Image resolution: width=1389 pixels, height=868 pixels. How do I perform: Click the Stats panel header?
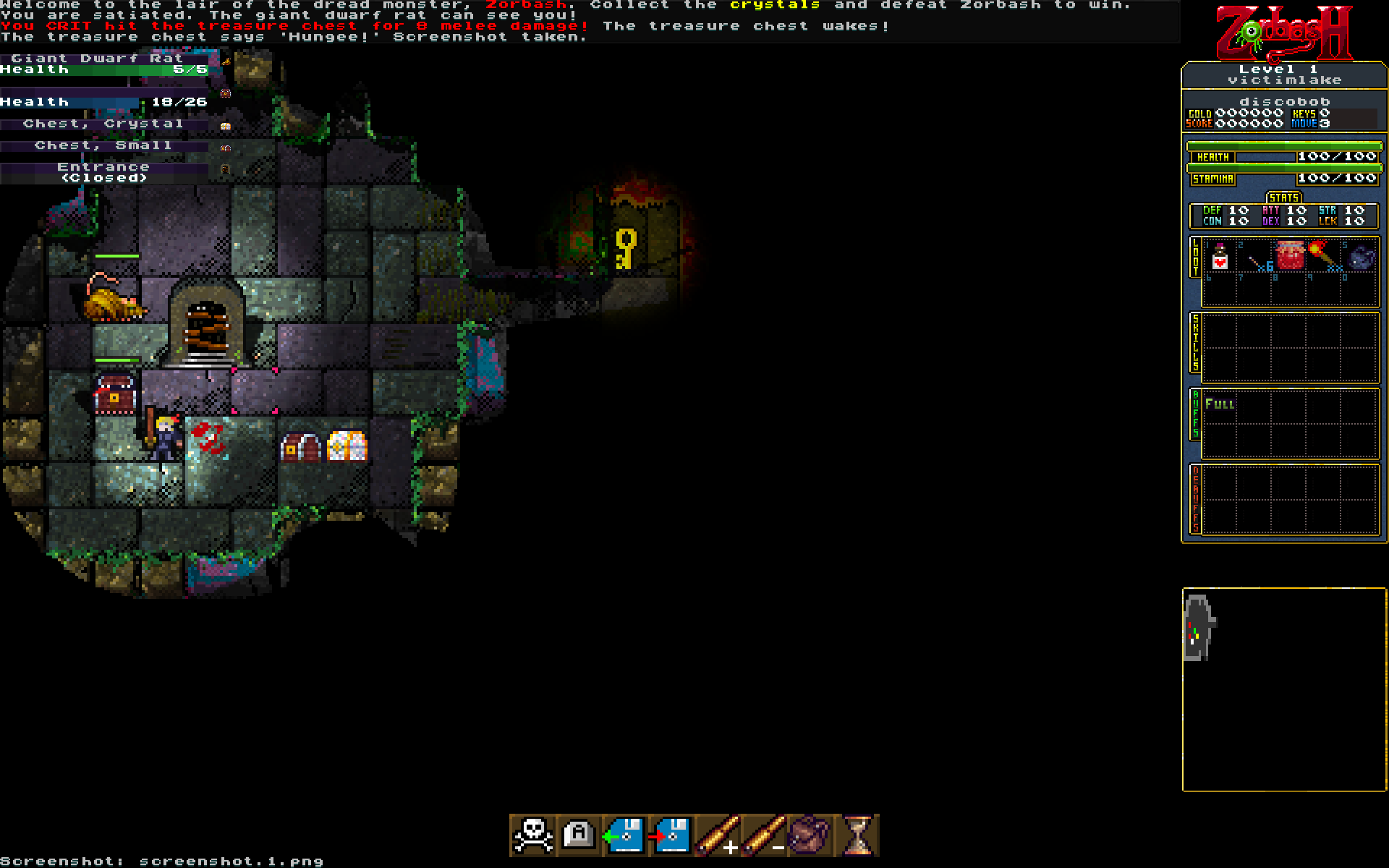click(1283, 197)
